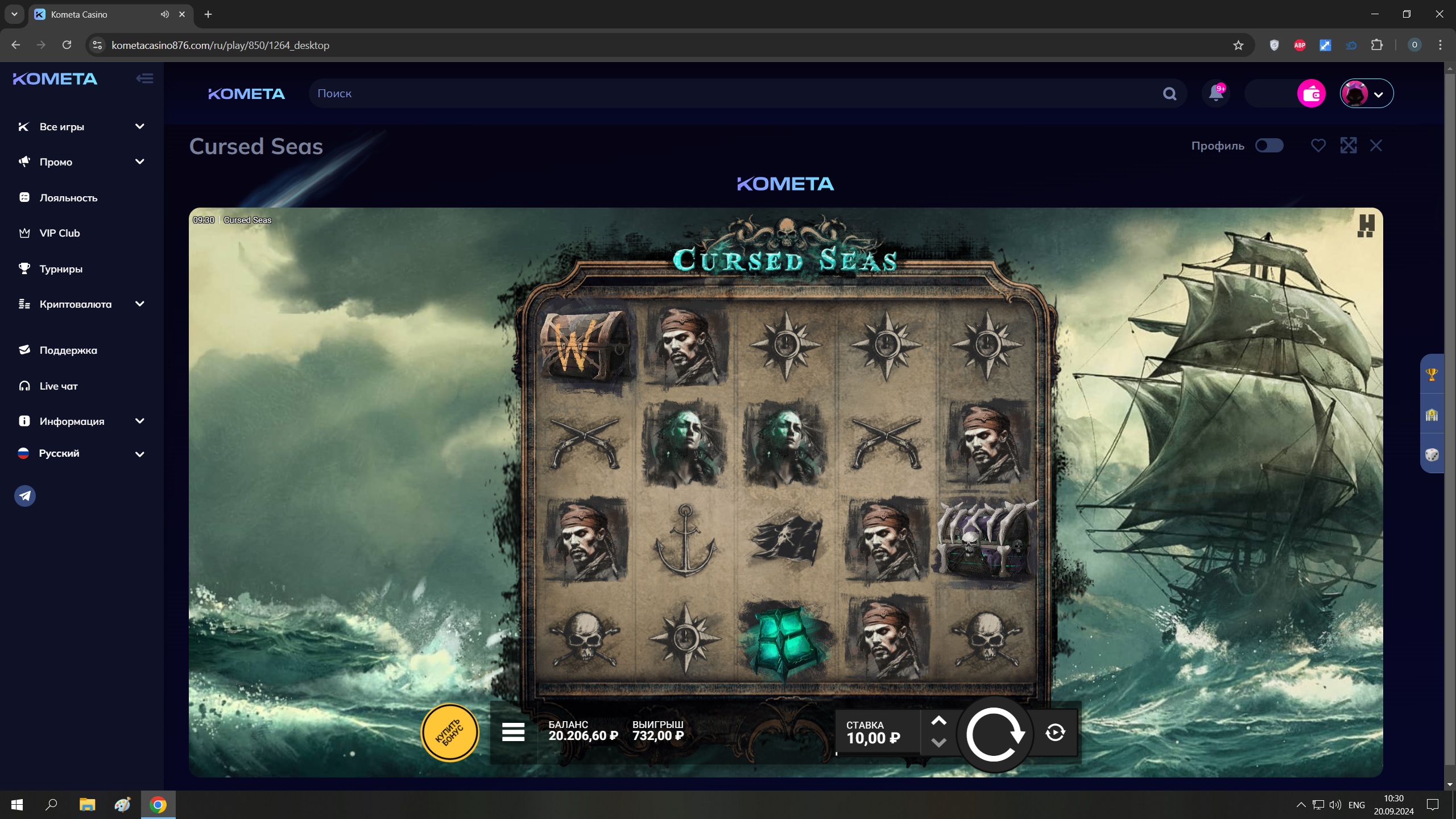The height and width of the screenshot is (819, 1456).
Task: Close the Cursed Seas game window
Action: (1376, 146)
